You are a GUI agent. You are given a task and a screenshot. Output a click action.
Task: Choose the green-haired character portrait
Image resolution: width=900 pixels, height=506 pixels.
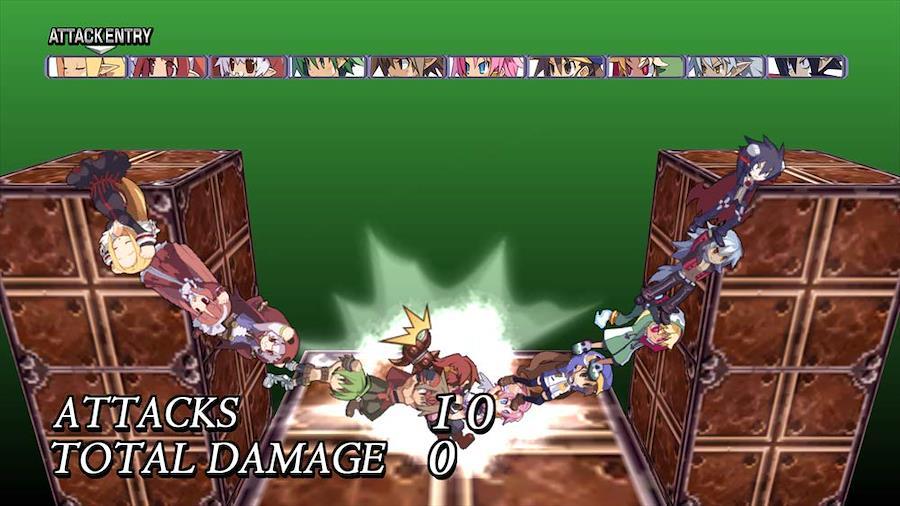coord(327,67)
